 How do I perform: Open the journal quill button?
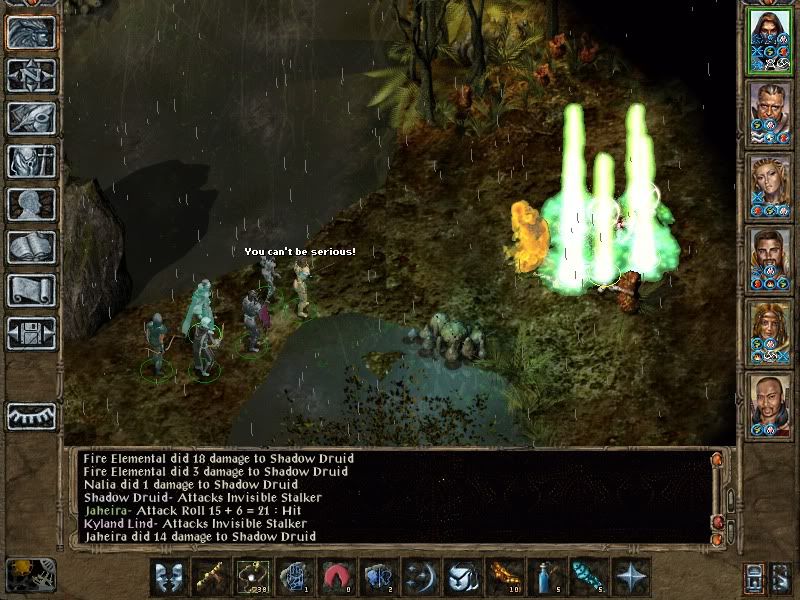(x=31, y=118)
